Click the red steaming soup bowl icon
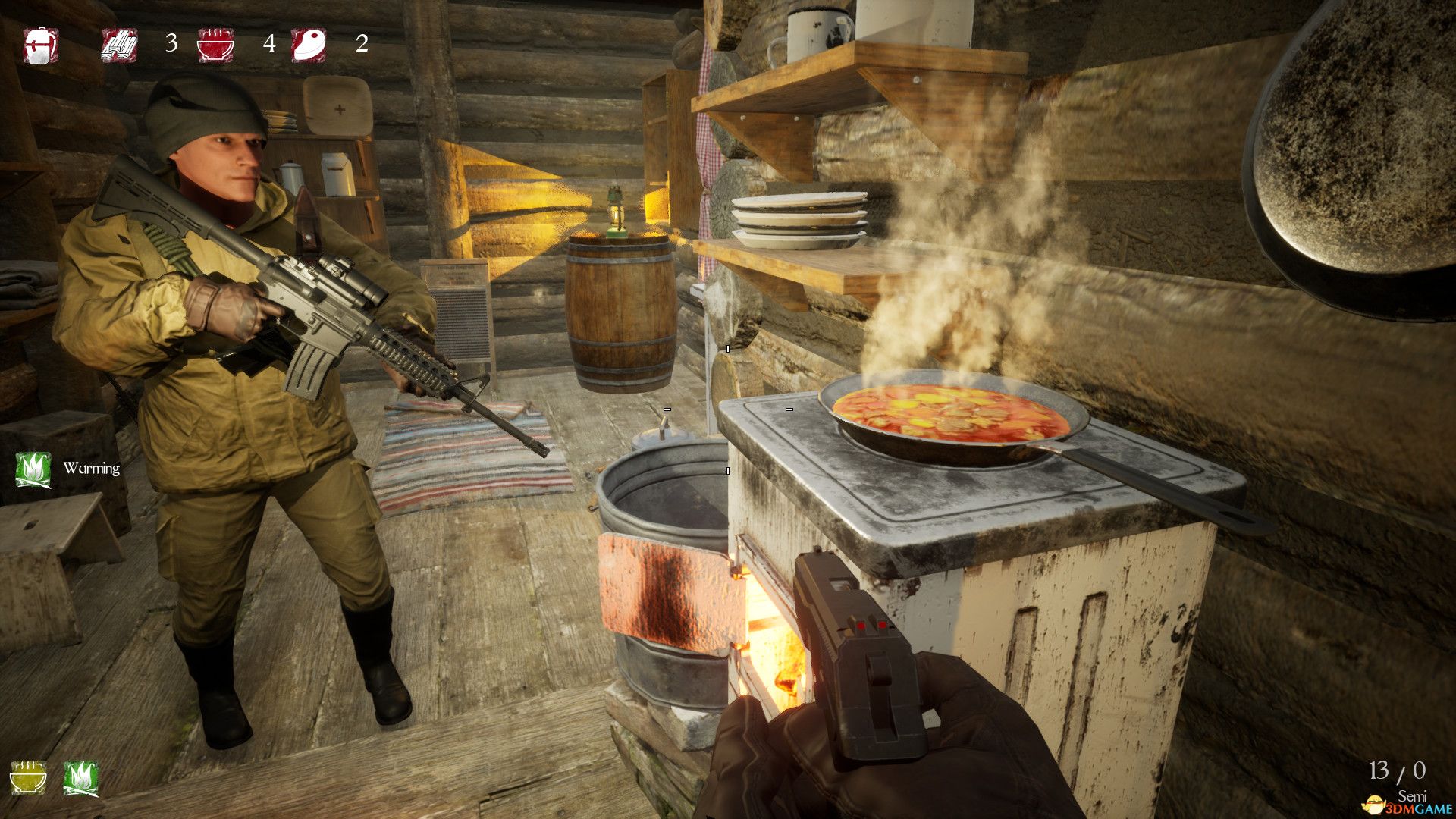1456x819 pixels. (x=215, y=45)
